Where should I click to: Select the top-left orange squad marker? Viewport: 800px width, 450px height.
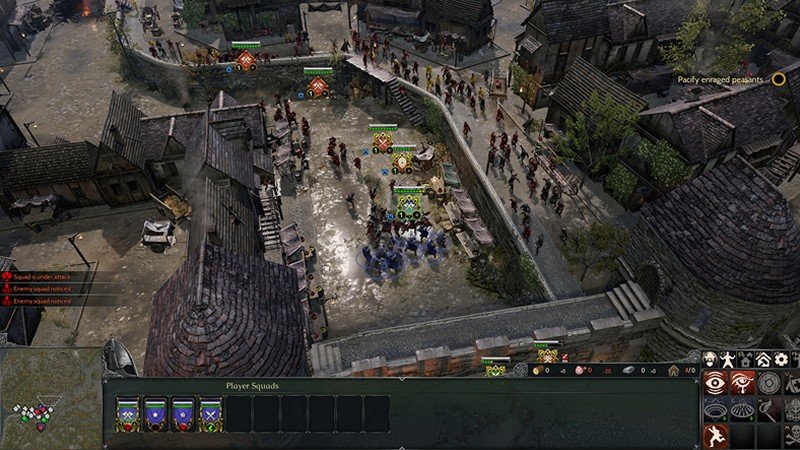[247, 59]
